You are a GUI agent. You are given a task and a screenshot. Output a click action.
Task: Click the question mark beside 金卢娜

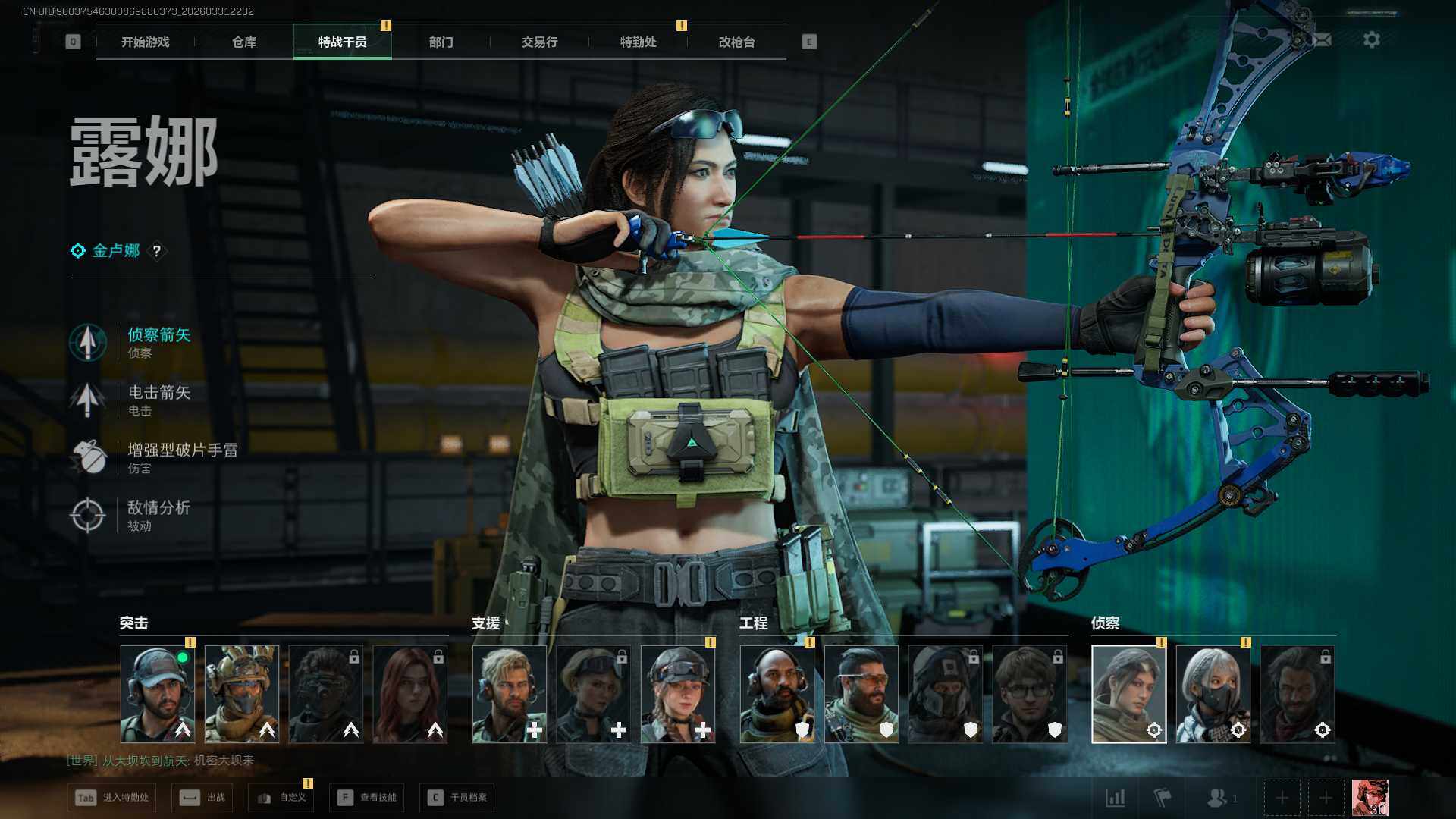point(157,251)
